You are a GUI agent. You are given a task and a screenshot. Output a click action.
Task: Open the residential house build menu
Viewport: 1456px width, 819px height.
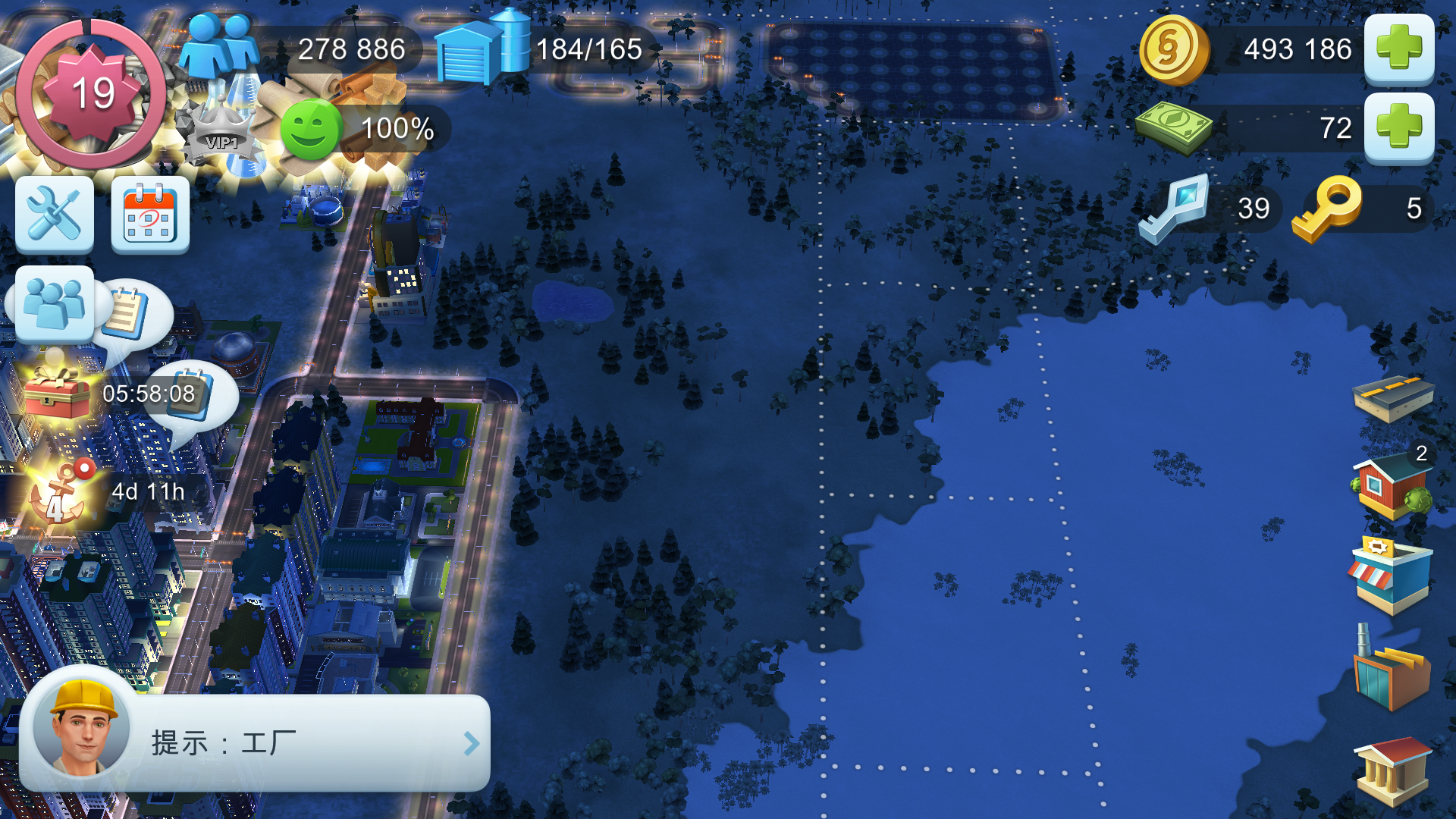[1392, 487]
